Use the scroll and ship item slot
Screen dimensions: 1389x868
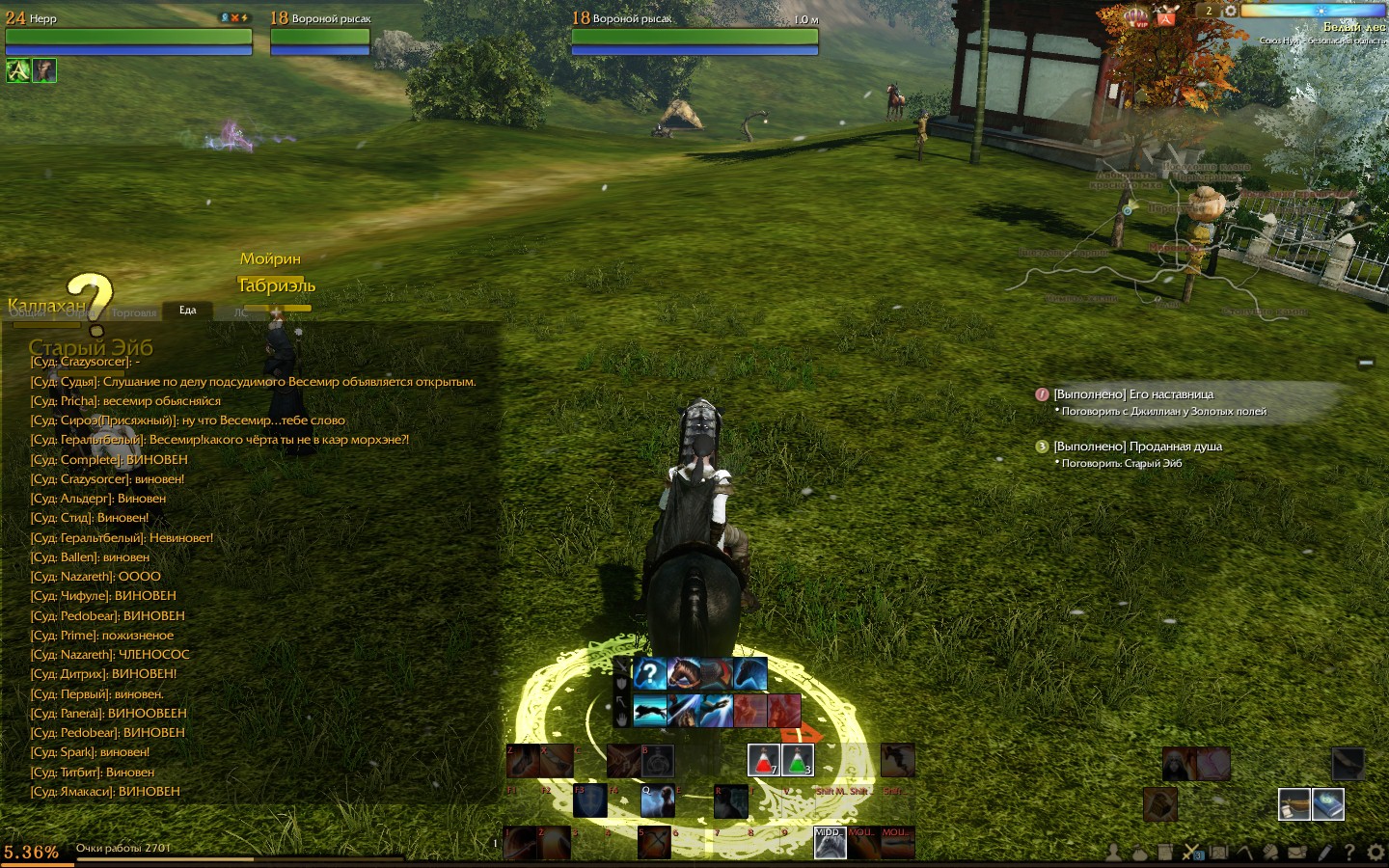pos(1294,803)
